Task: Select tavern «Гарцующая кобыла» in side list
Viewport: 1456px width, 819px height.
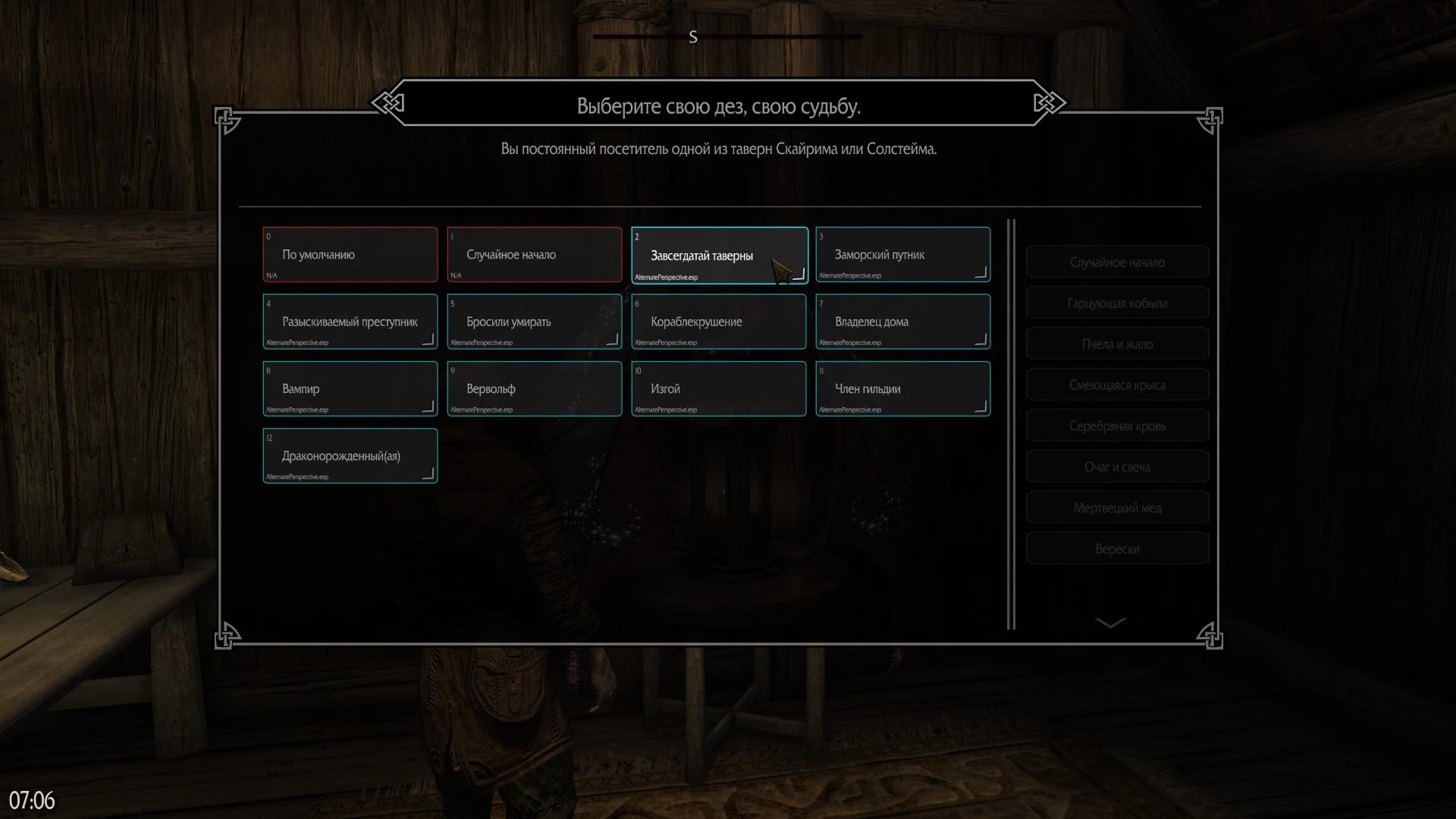Action: click(1117, 303)
